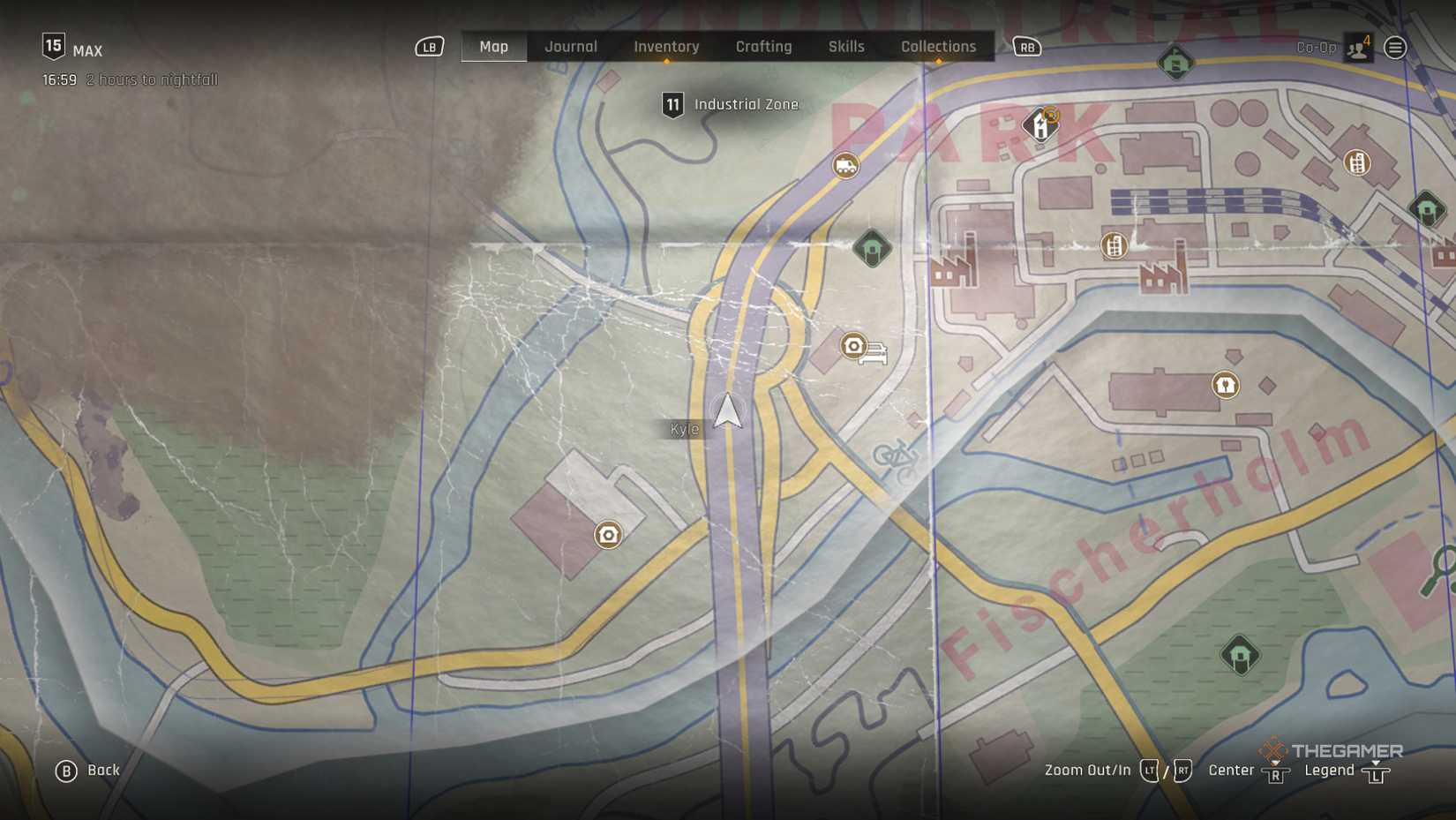Open the Inventory tab
This screenshot has height=820, width=1456.
[666, 47]
